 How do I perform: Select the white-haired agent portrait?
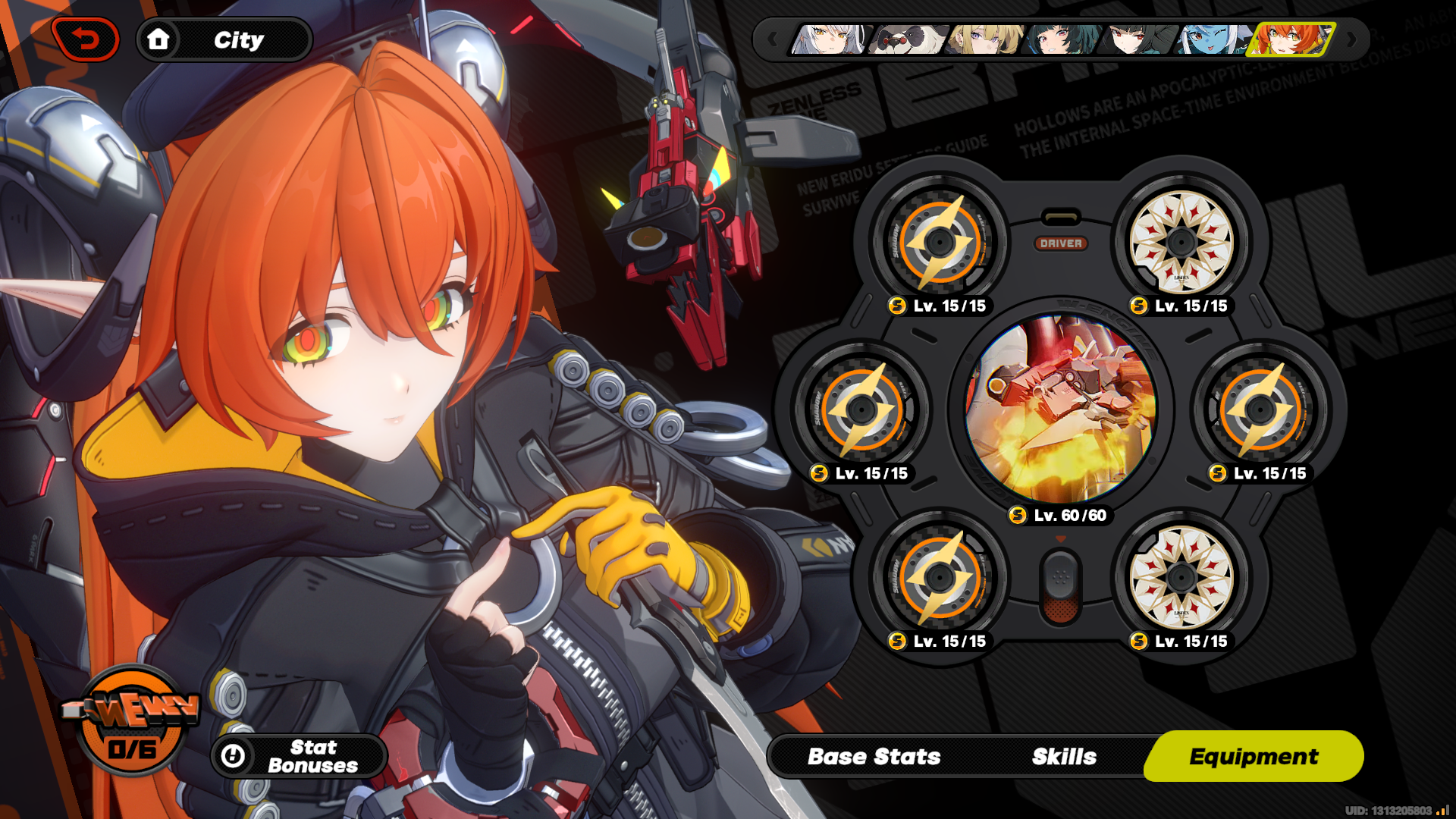829,39
